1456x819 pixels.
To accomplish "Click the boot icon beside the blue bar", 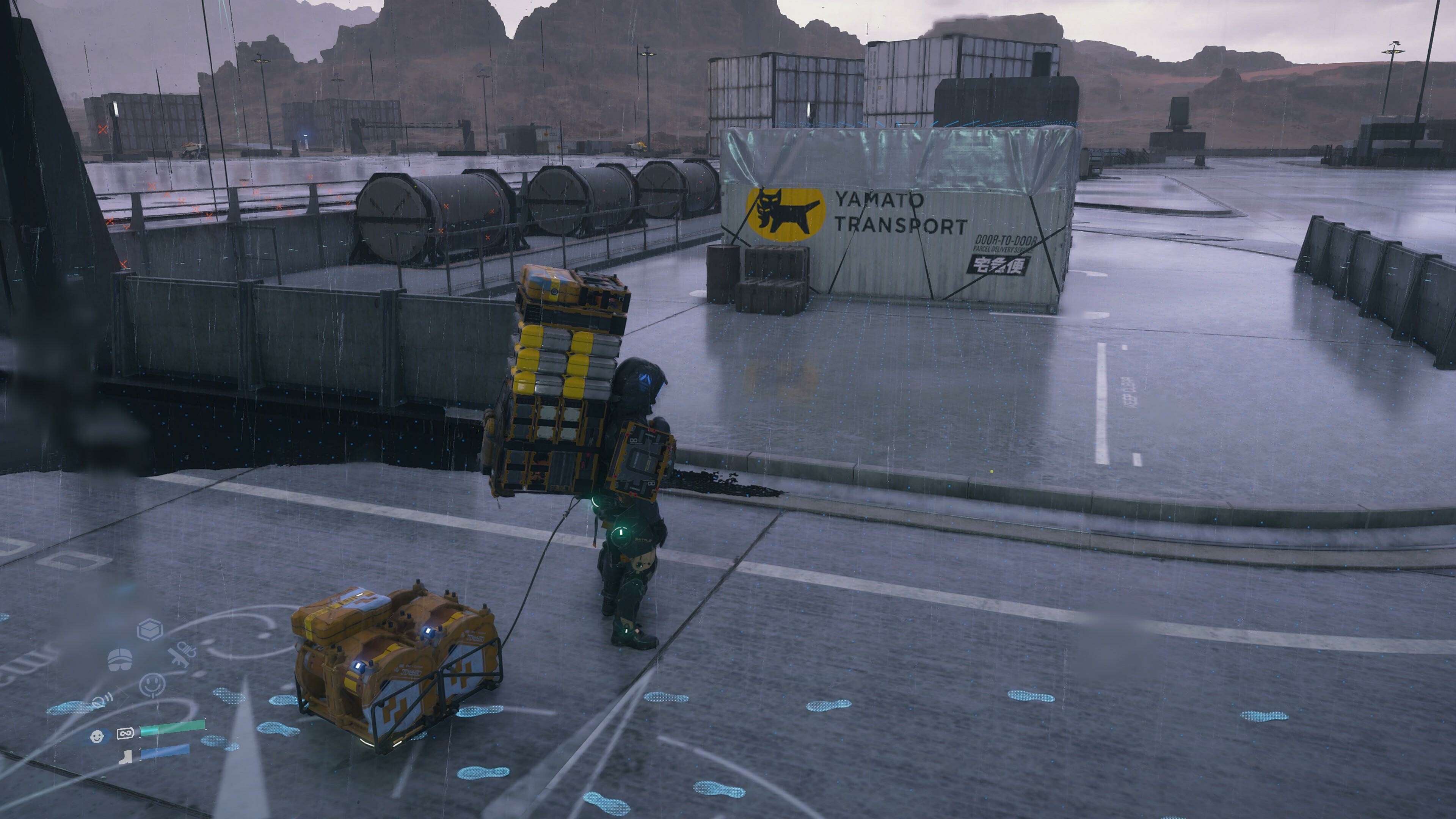I will coord(127,757).
